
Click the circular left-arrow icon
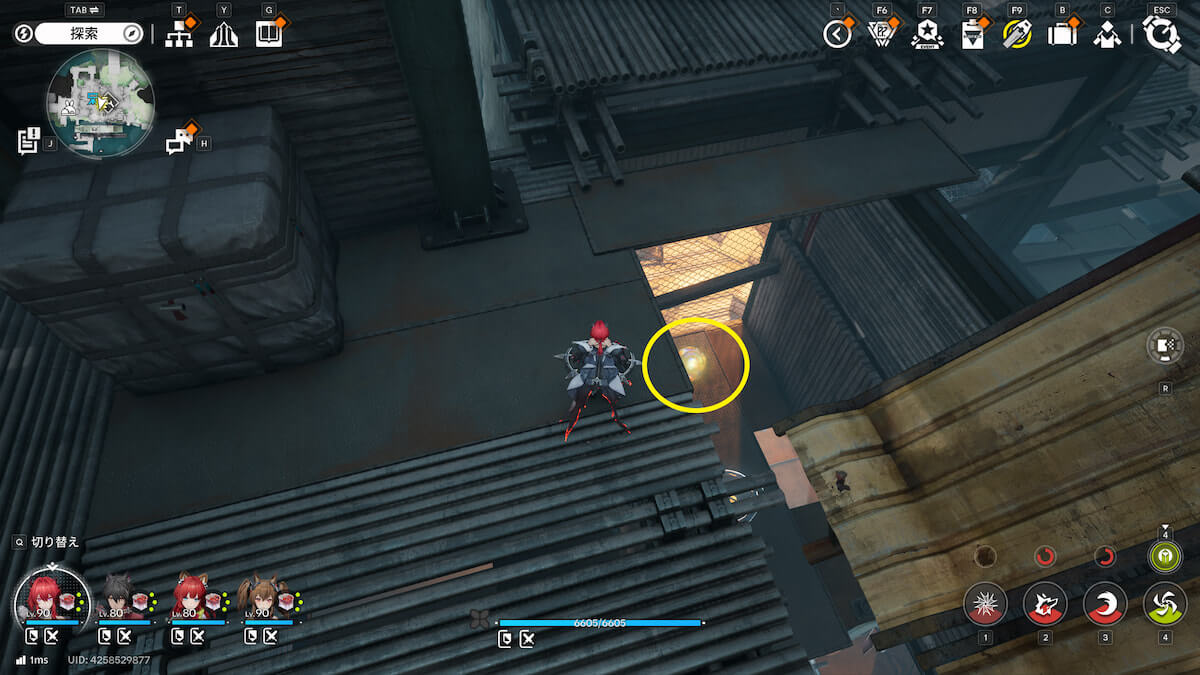(836, 34)
